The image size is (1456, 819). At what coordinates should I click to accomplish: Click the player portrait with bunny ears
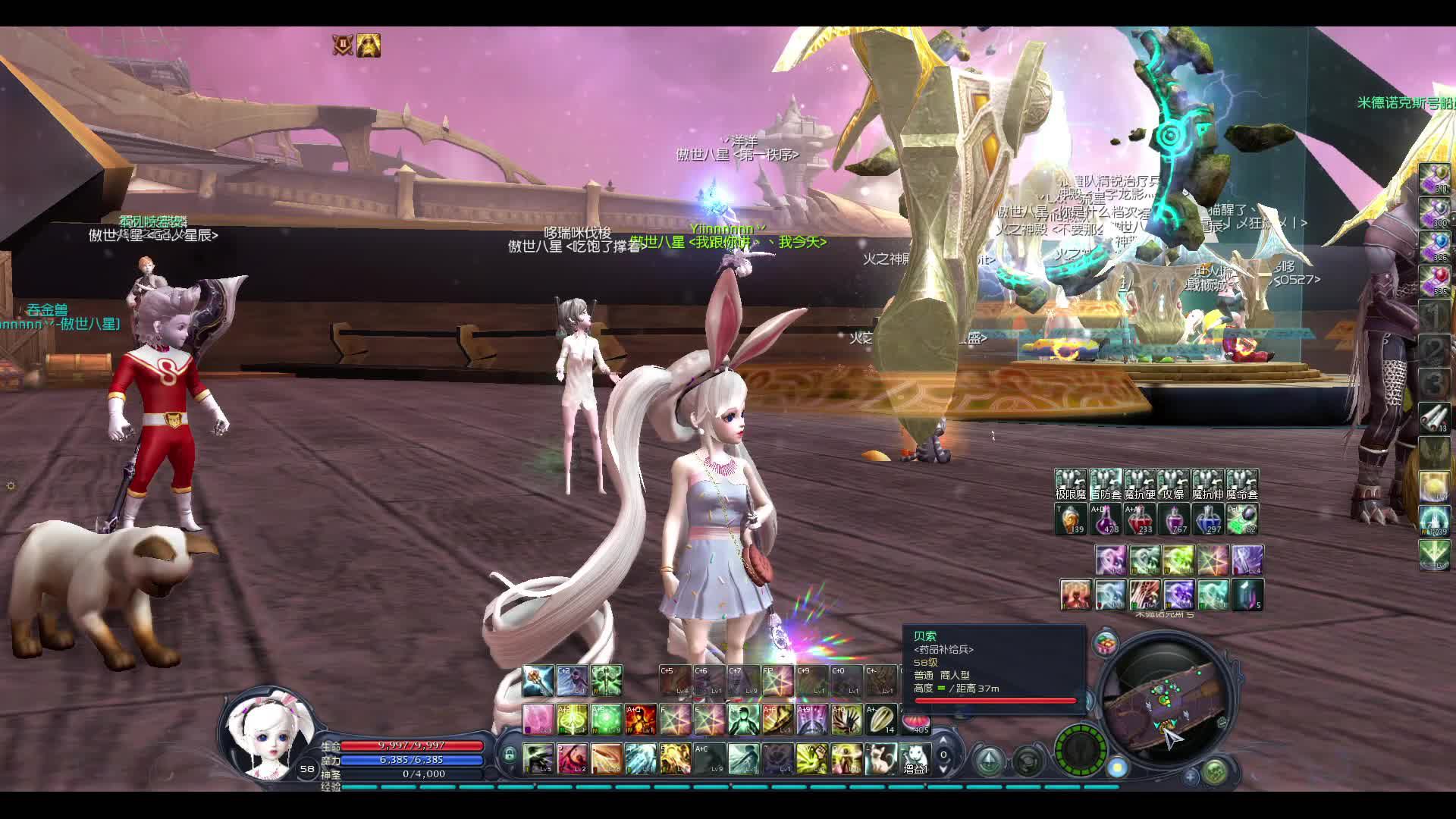pos(267,736)
